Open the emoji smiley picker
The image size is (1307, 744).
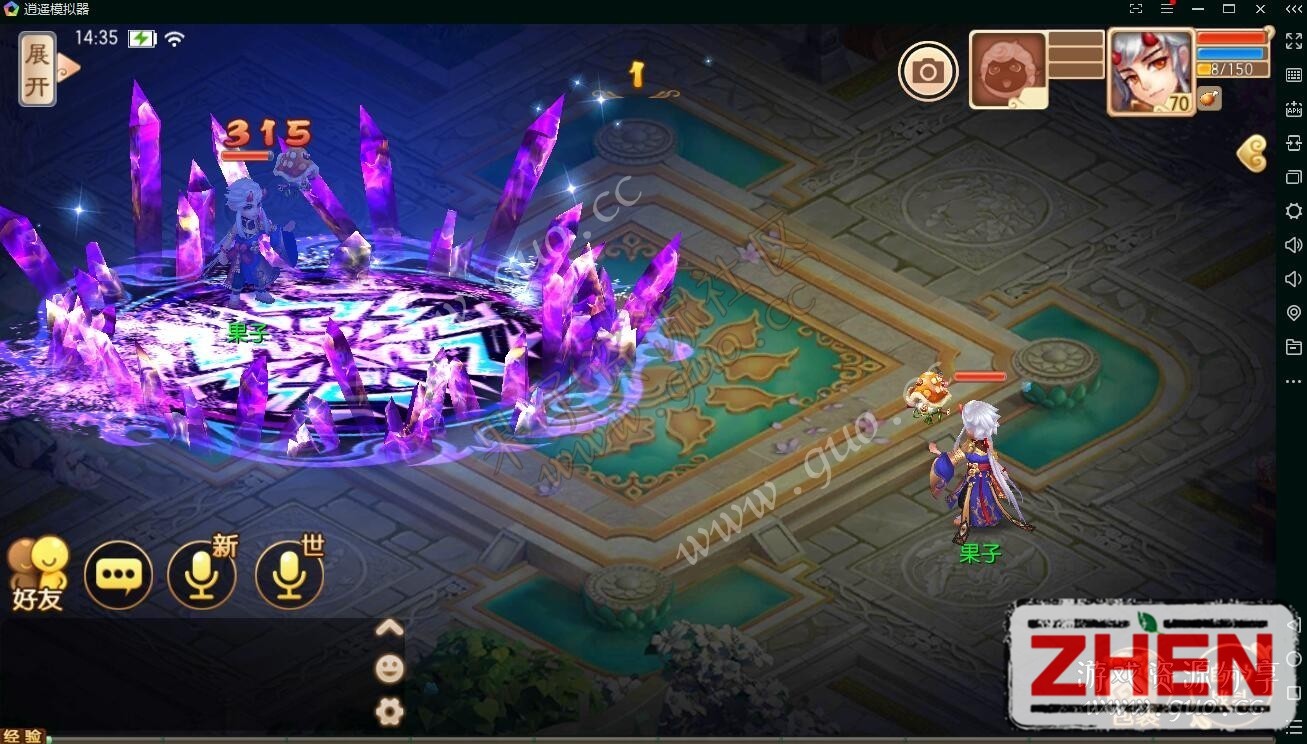click(389, 668)
